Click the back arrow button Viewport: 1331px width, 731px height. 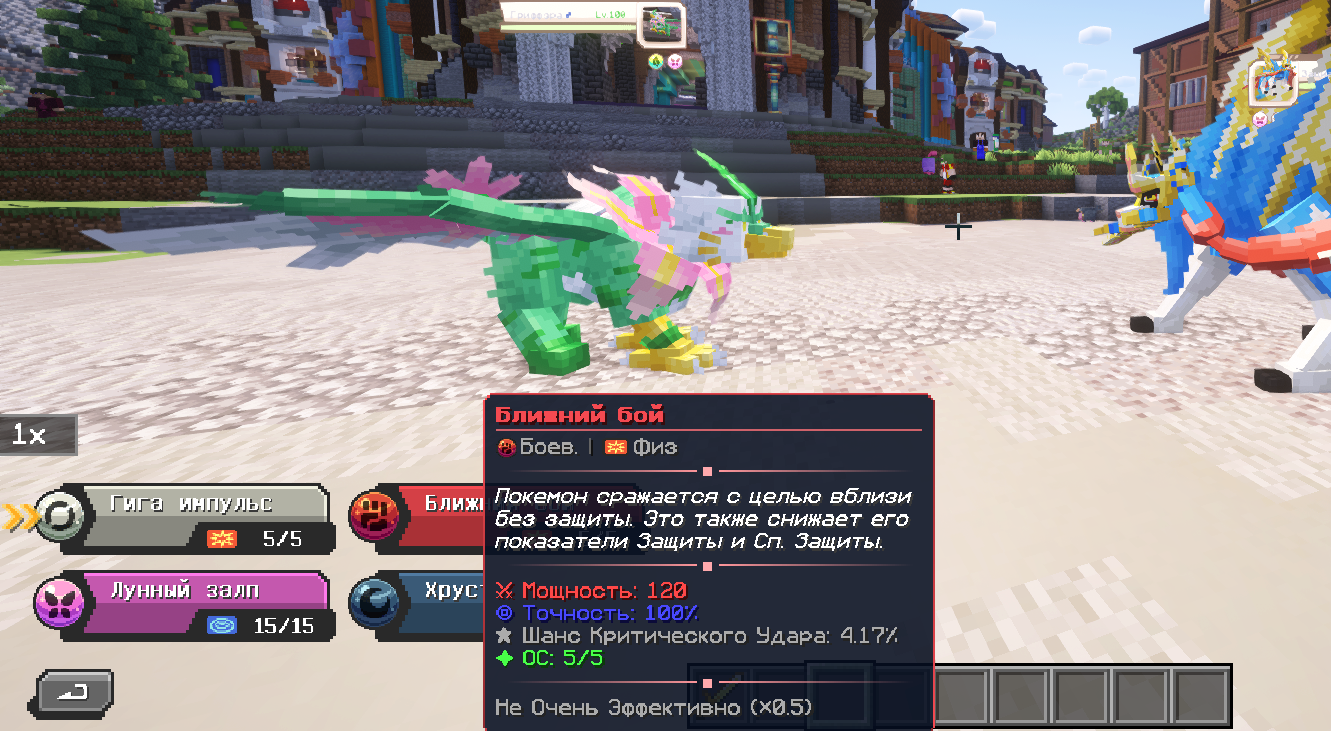(x=75, y=691)
